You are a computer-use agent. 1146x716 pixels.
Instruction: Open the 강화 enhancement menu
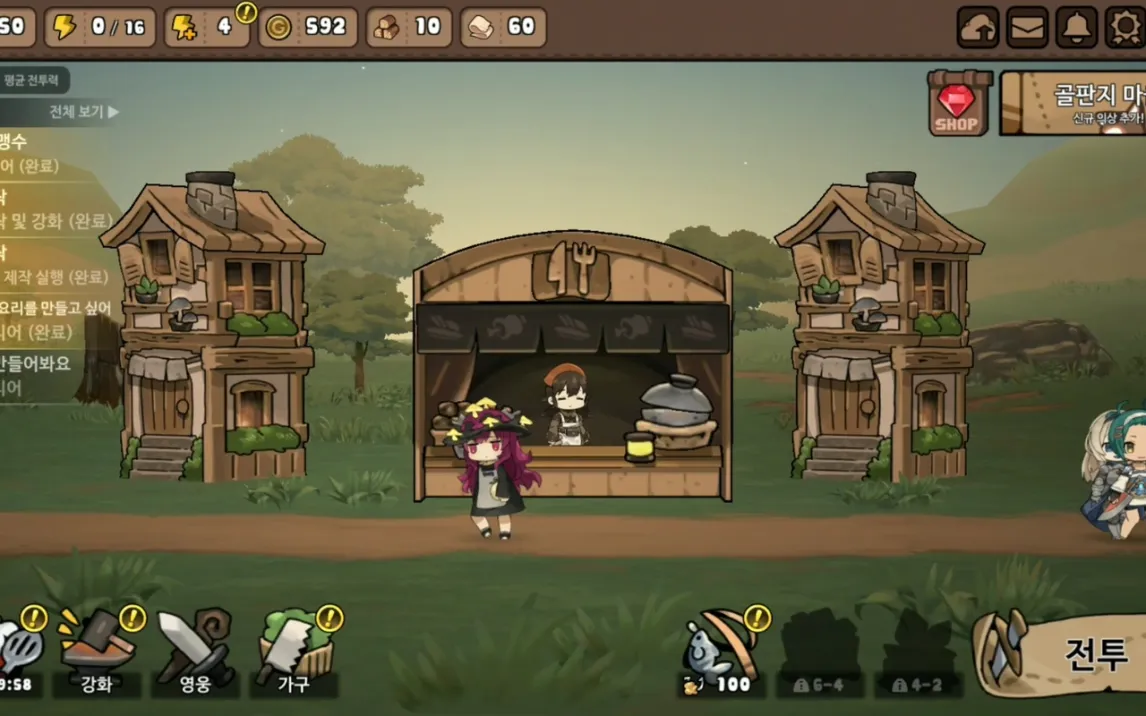click(98, 651)
